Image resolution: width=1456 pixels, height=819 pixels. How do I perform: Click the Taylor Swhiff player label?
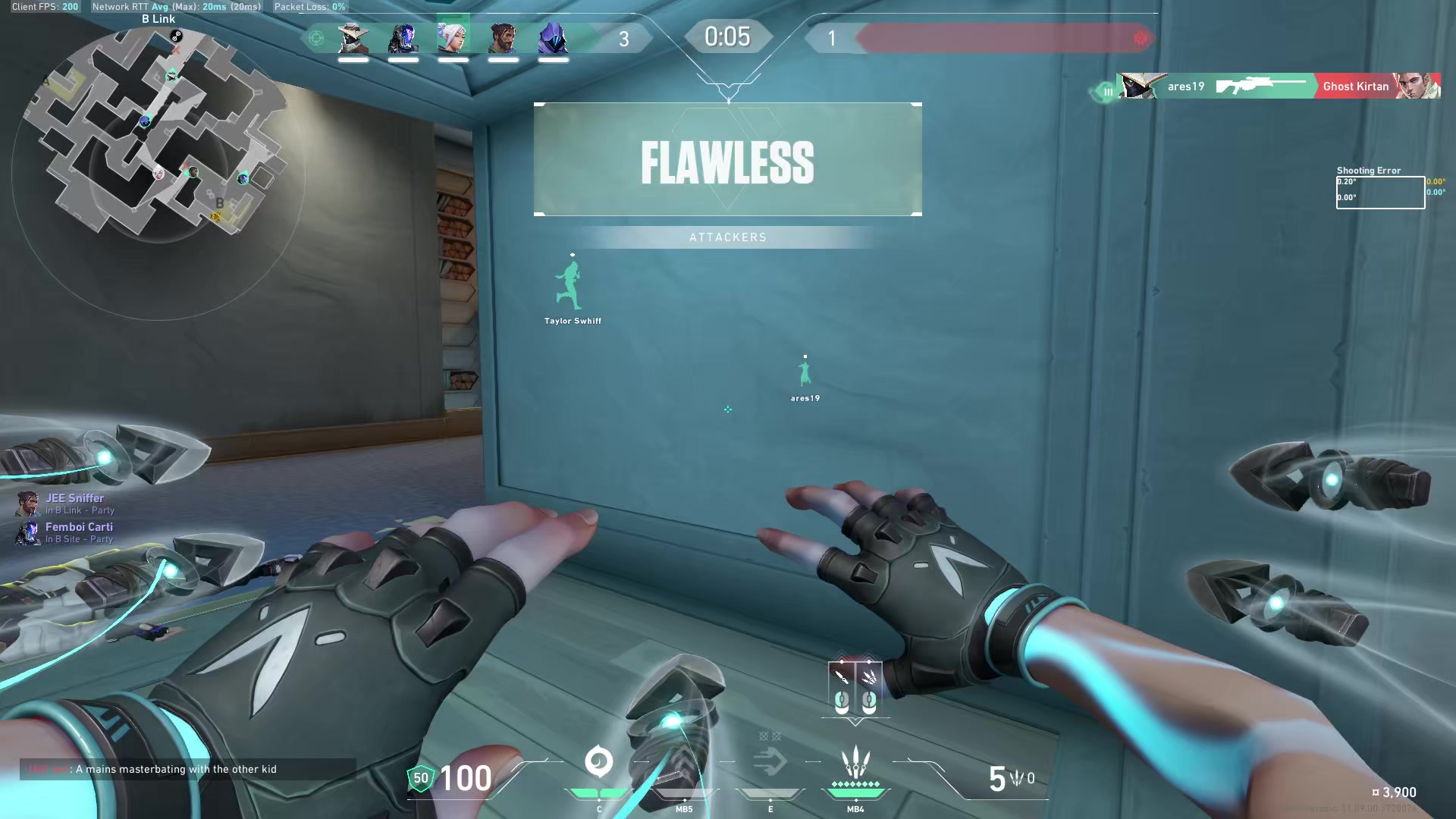572,320
